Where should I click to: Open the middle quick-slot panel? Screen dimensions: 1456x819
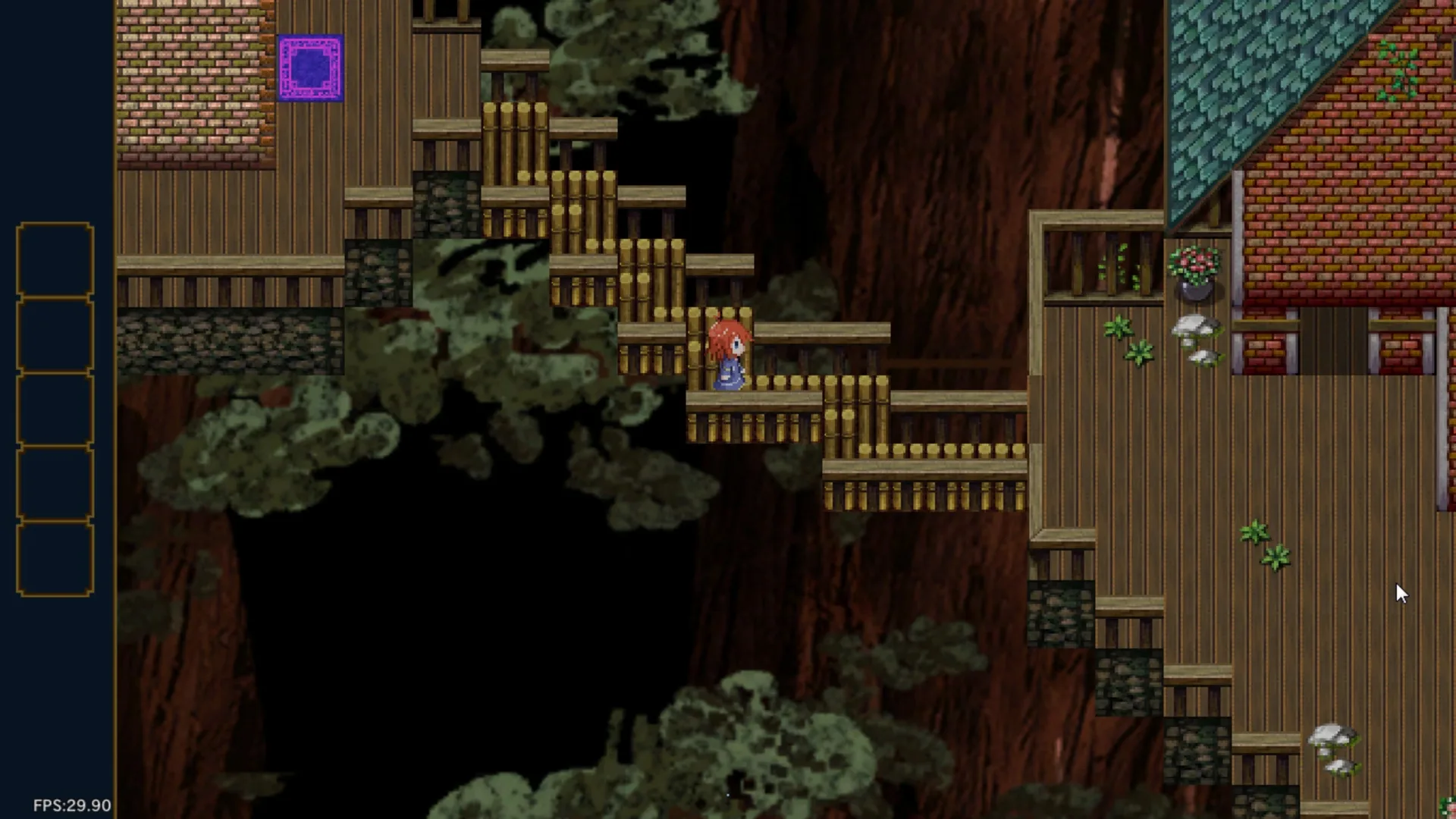tap(53, 409)
